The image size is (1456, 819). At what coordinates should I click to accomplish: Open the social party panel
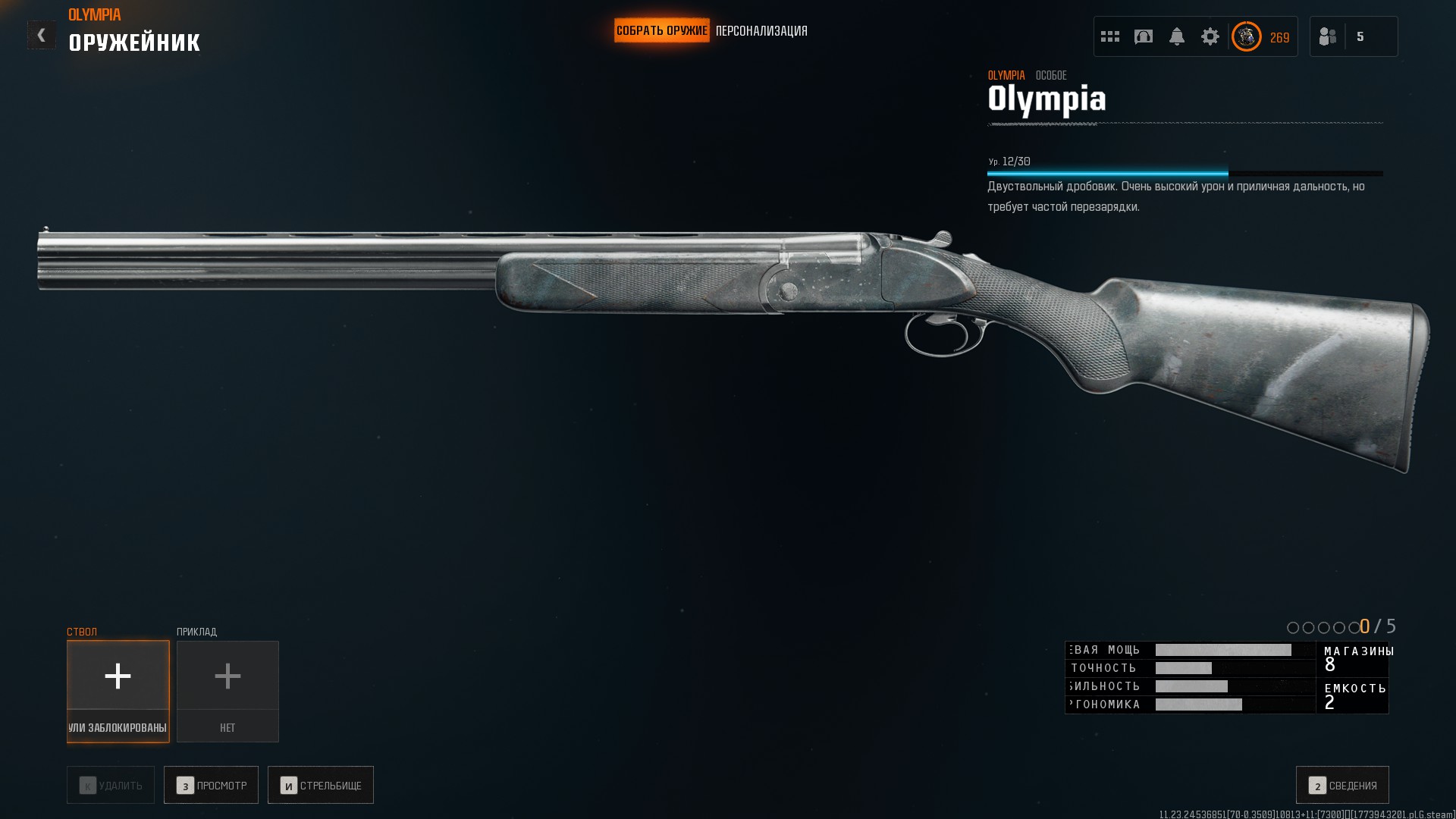[x=1353, y=36]
